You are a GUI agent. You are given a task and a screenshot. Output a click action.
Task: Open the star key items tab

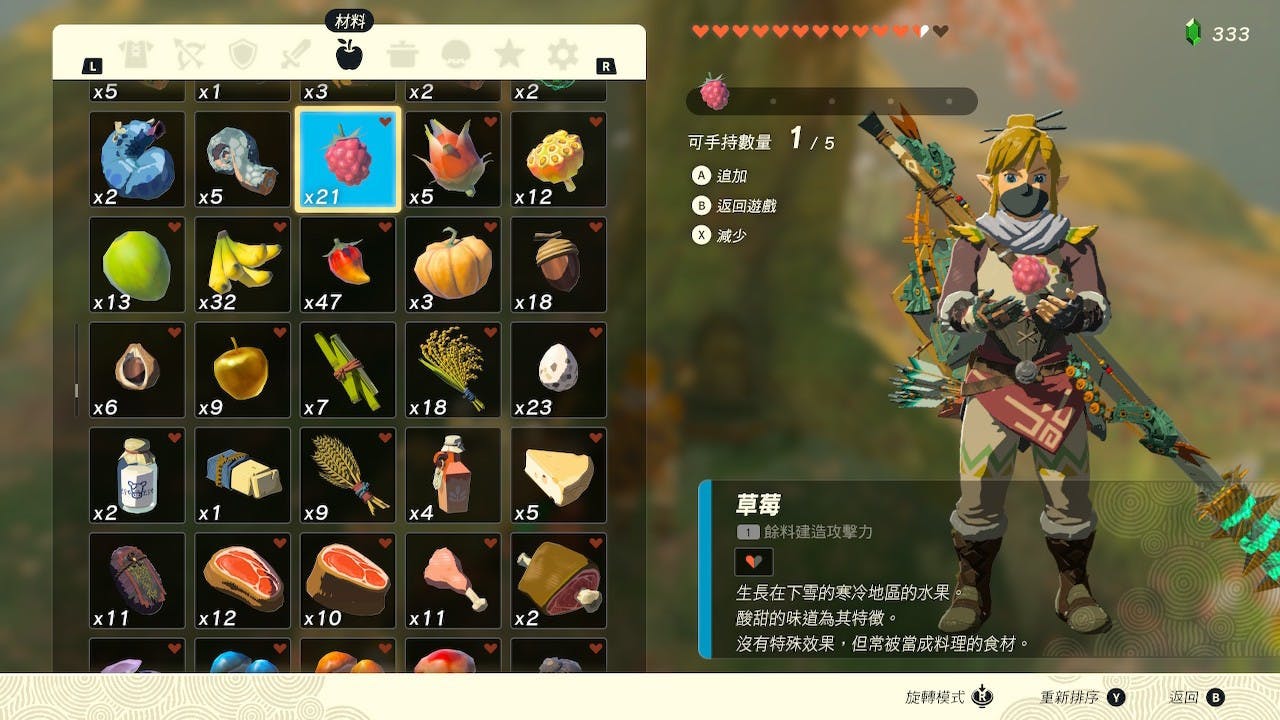coord(510,54)
